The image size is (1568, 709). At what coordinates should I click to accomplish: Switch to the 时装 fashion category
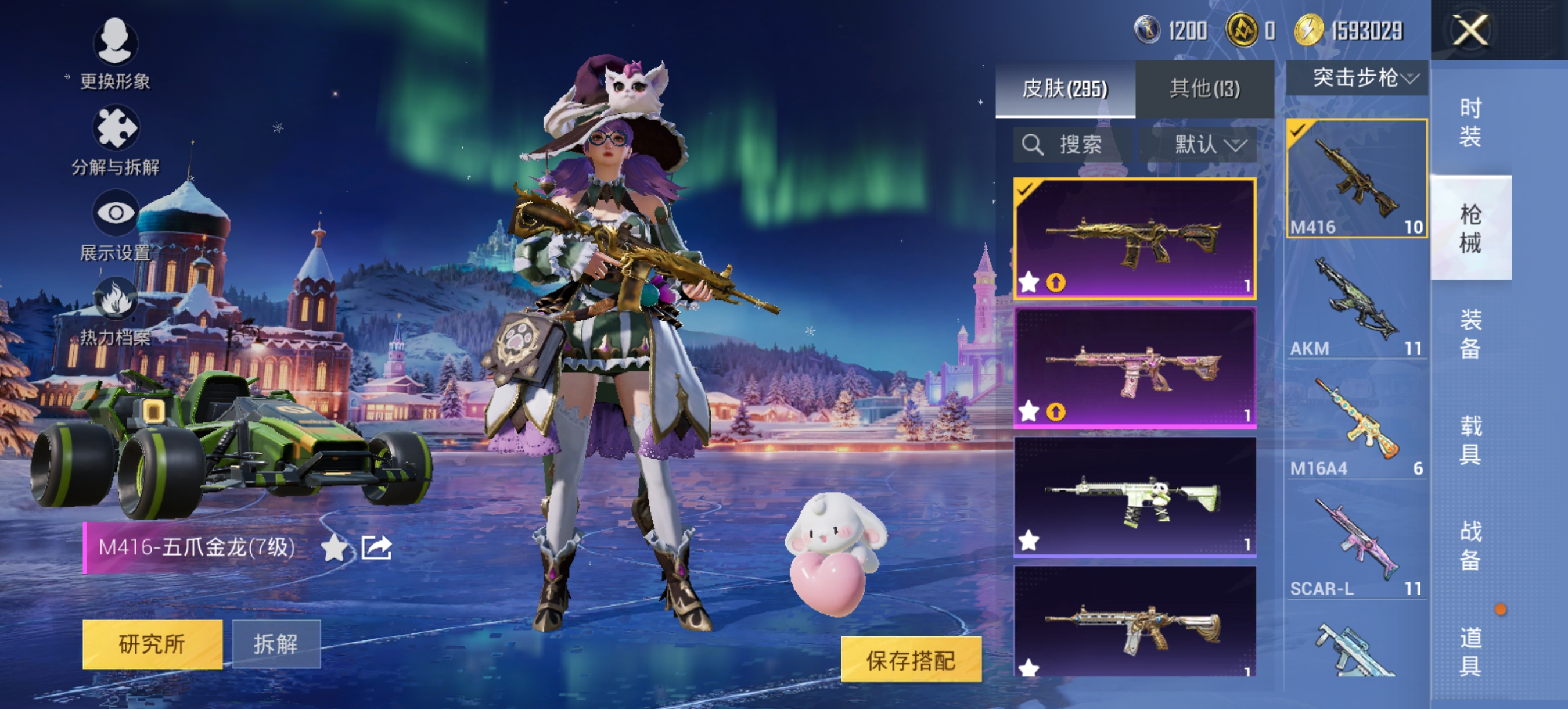tap(1470, 122)
